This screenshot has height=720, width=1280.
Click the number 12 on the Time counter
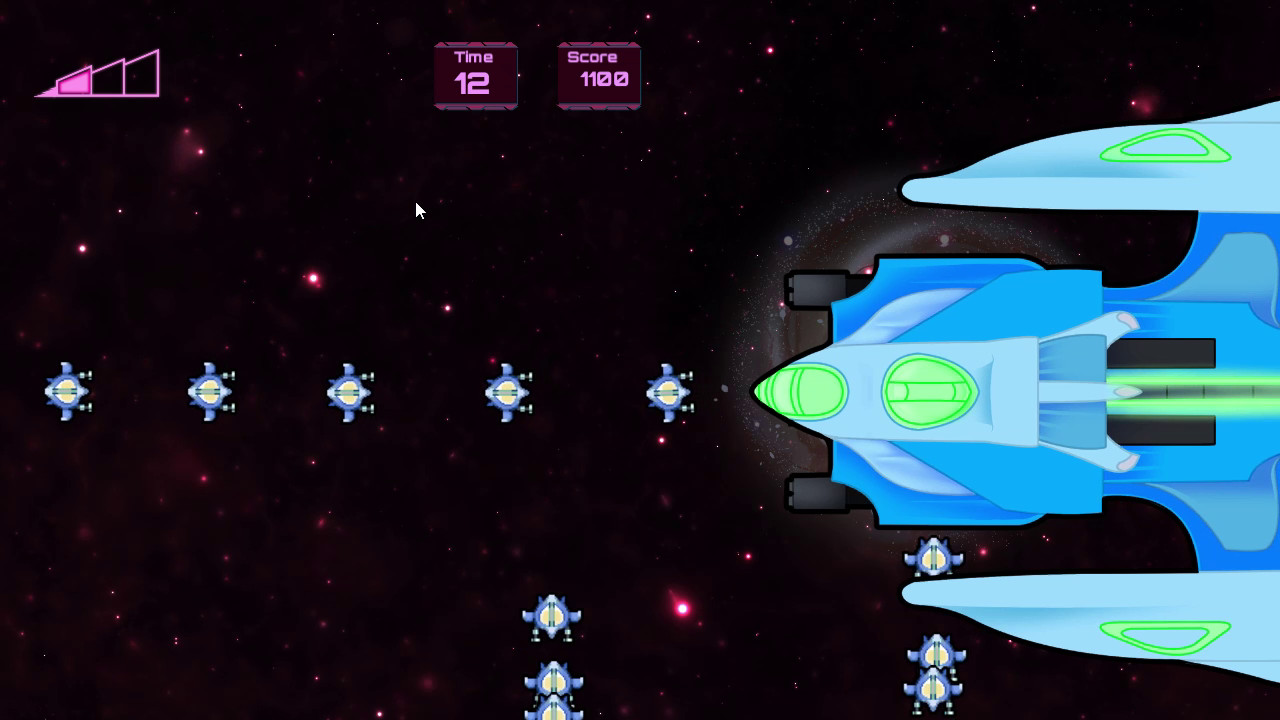click(x=473, y=85)
